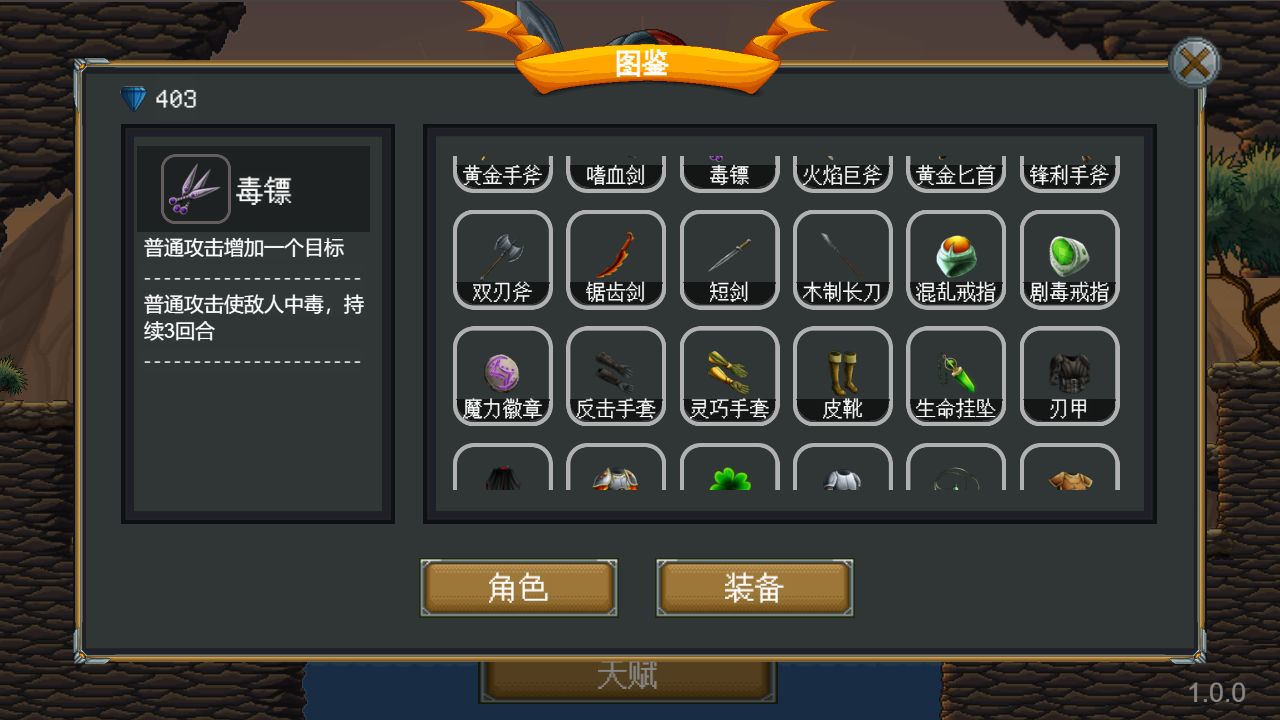The height and width of the screenshot is (720, 1280).
Task: Select the 反击手套 glove icon
Action: pyautogui.click(x=616, y=375)
